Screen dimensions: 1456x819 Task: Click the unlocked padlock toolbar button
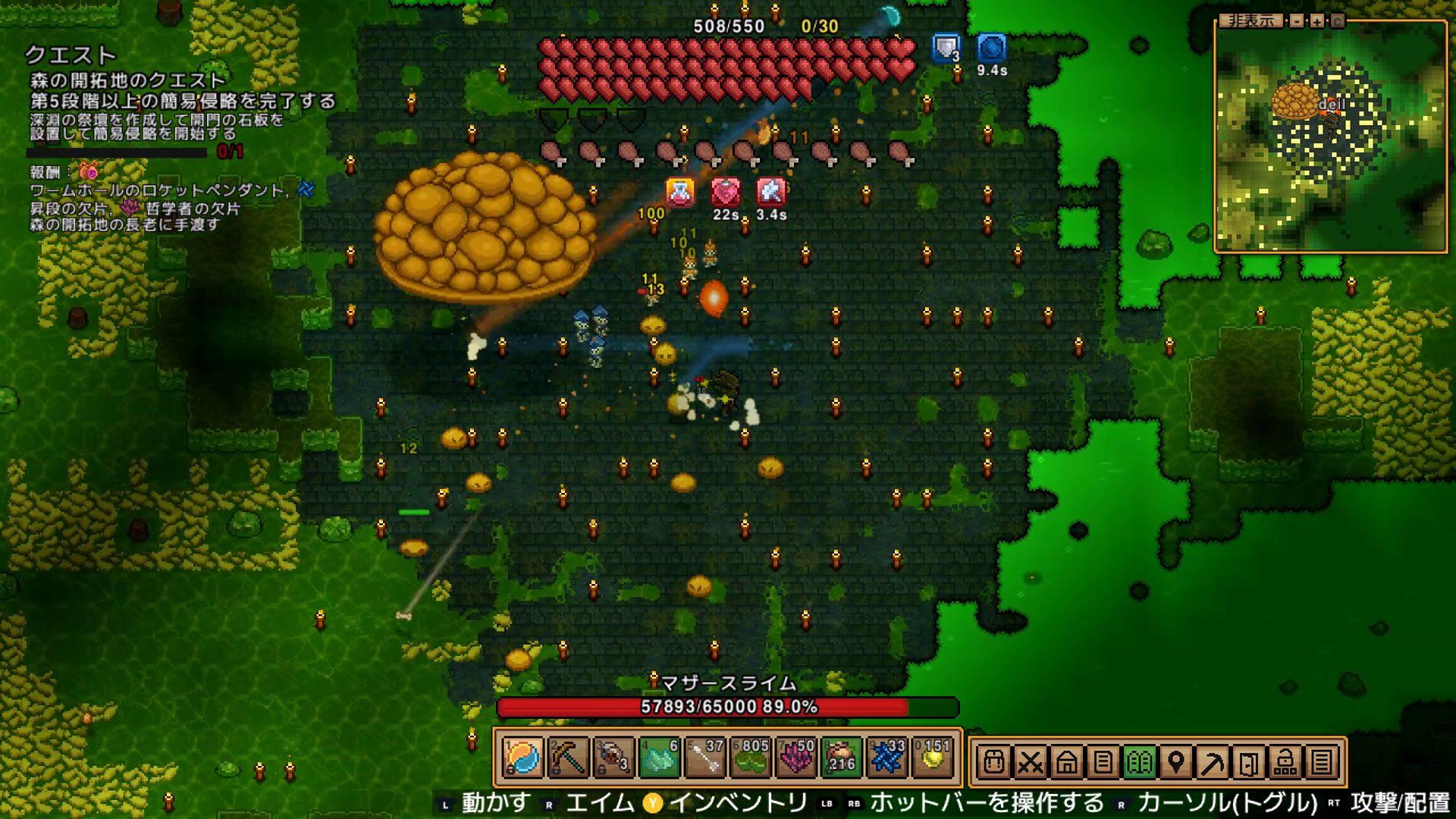1285,762
